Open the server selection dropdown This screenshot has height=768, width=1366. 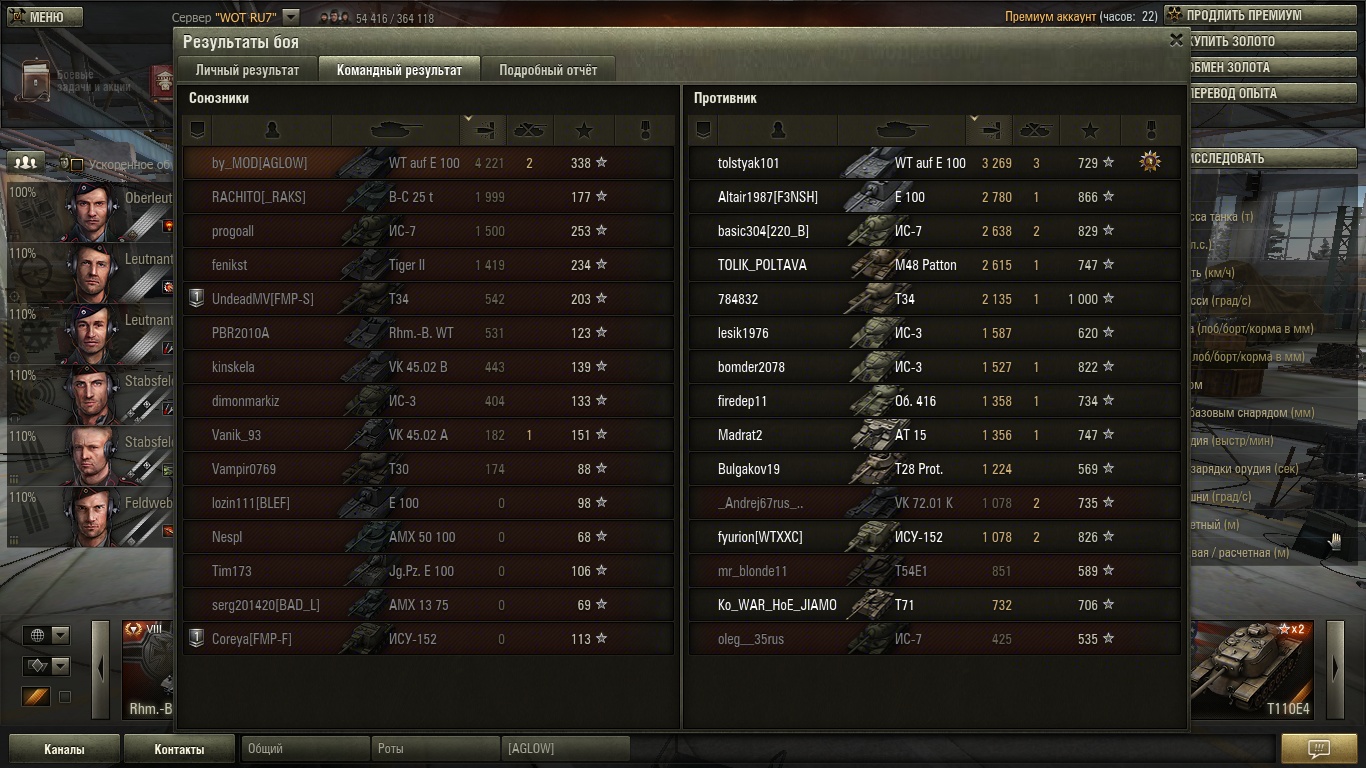(290, 17)
